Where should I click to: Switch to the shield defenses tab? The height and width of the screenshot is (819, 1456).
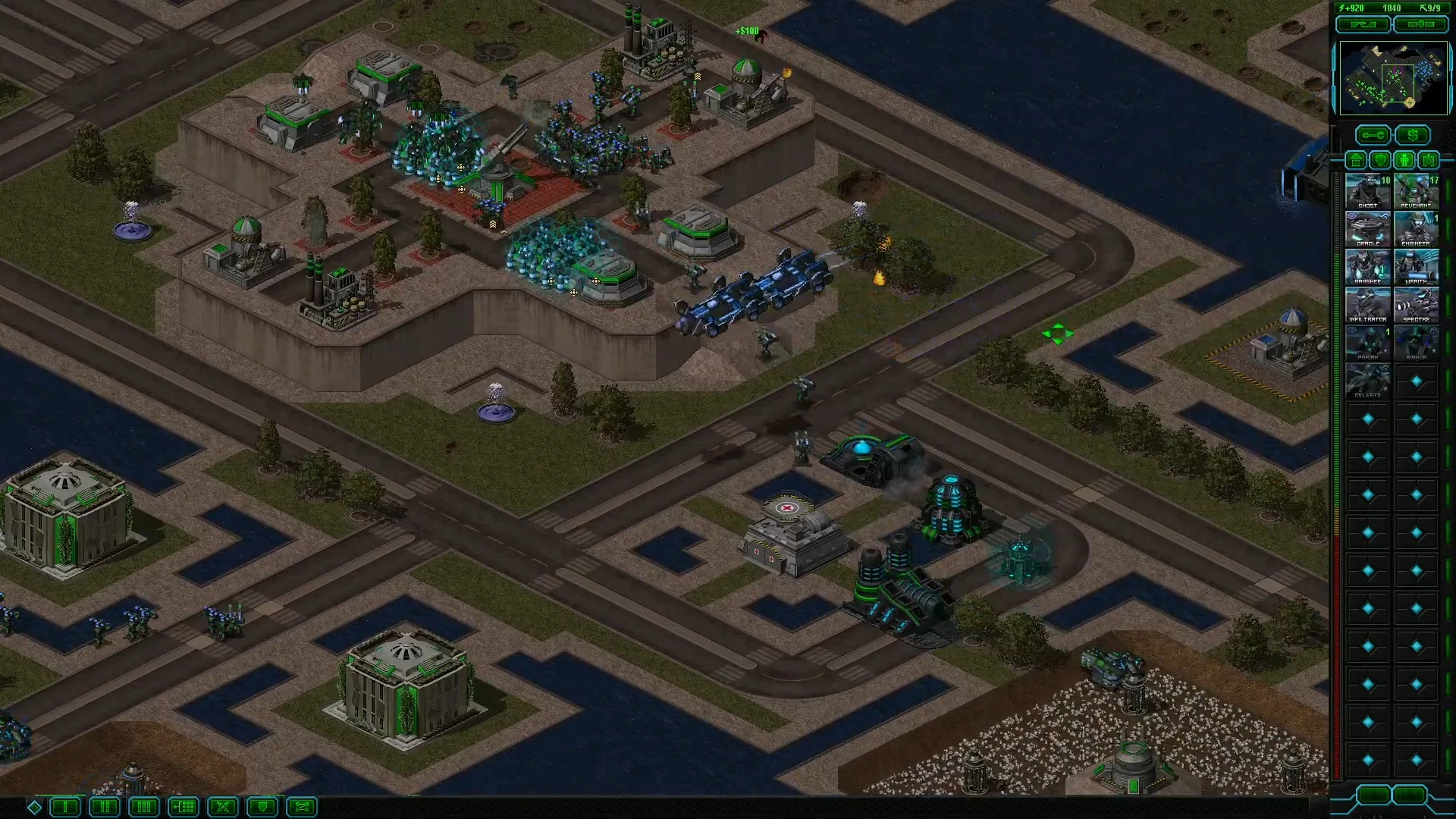click(1380, 160)
